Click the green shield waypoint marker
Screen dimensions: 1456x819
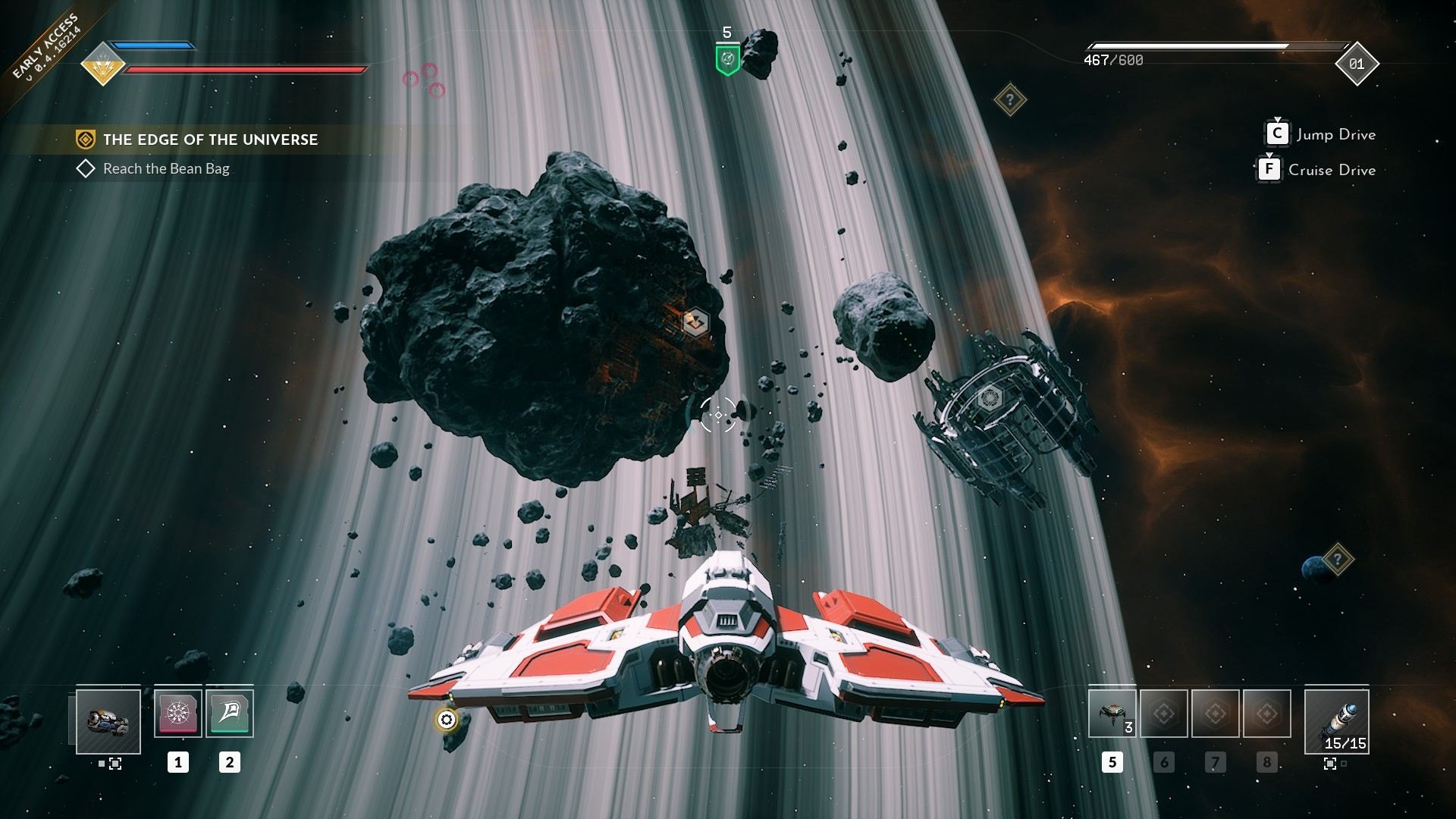[728, 58]
